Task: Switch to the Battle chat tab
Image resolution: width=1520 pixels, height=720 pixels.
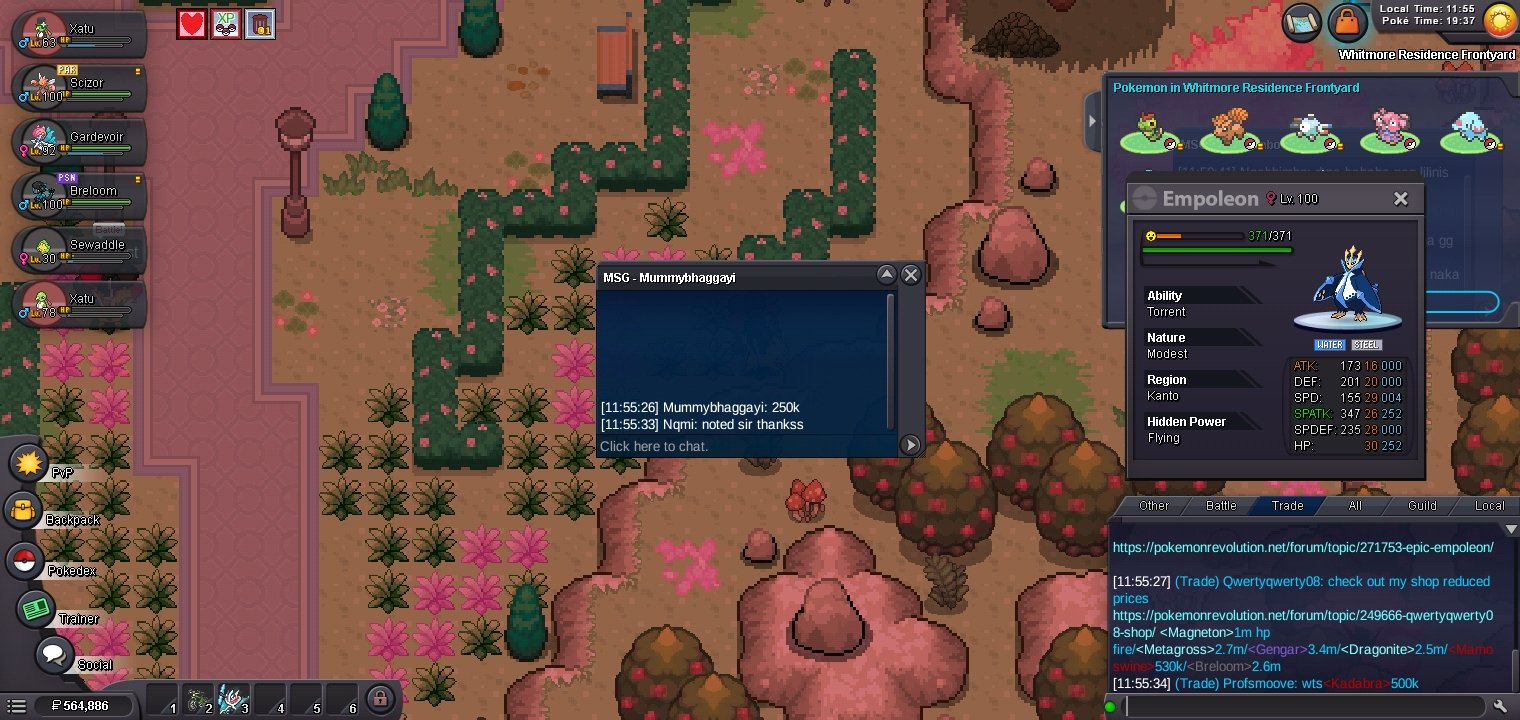Action: point(1221,506)
